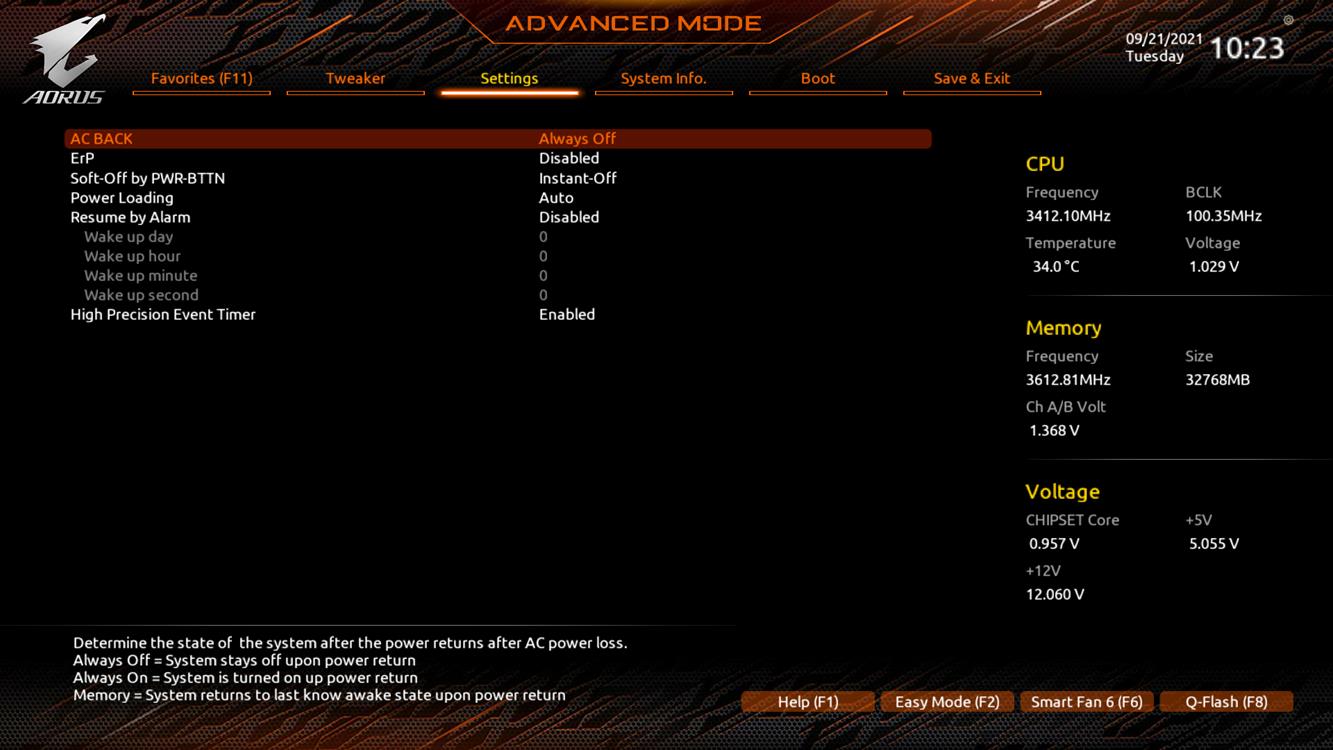The height and width of the screenshot is (750, 1333).
Task: Select the Settings tab
Action: [509, 78]
